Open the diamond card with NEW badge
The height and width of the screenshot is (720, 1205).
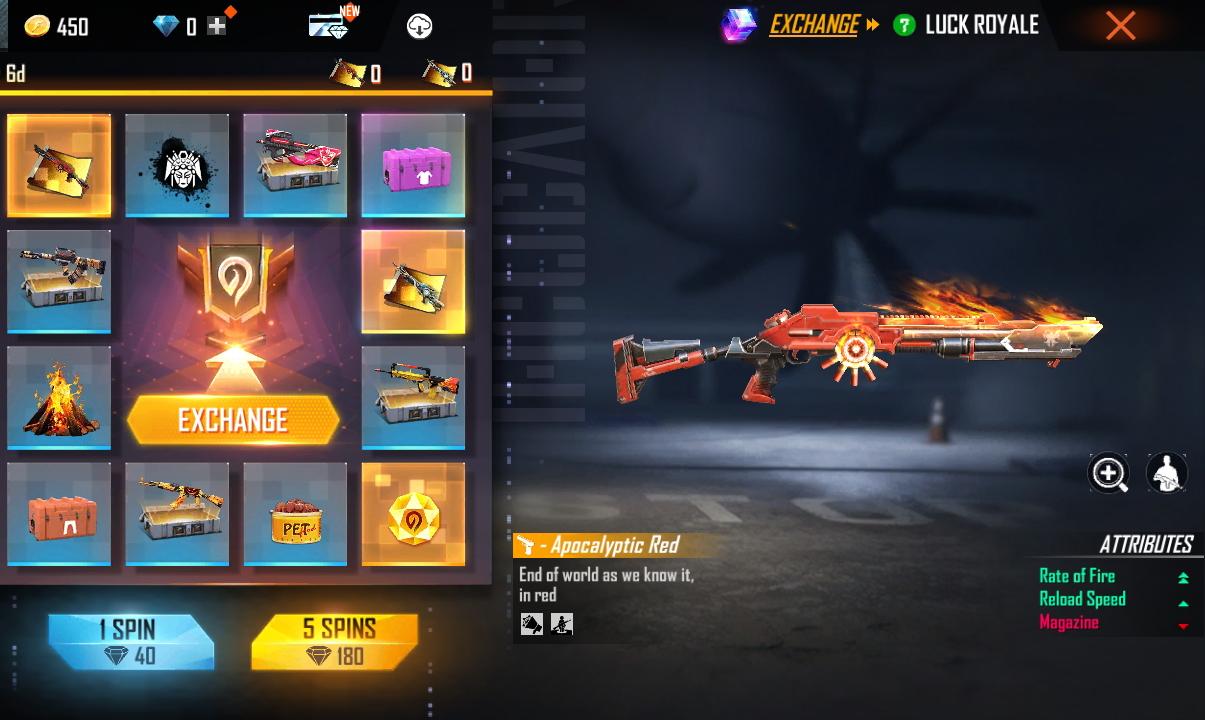click(x=328, y=26)
